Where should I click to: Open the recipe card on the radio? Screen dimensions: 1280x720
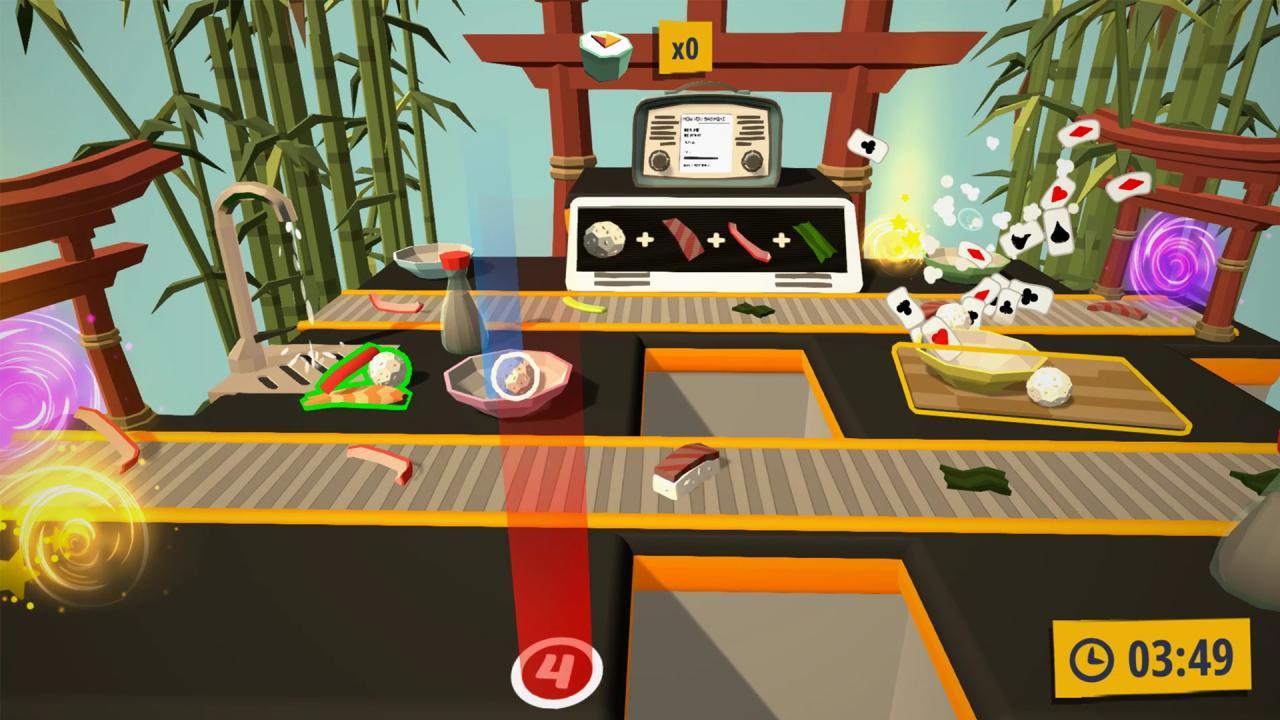(705, 140)
